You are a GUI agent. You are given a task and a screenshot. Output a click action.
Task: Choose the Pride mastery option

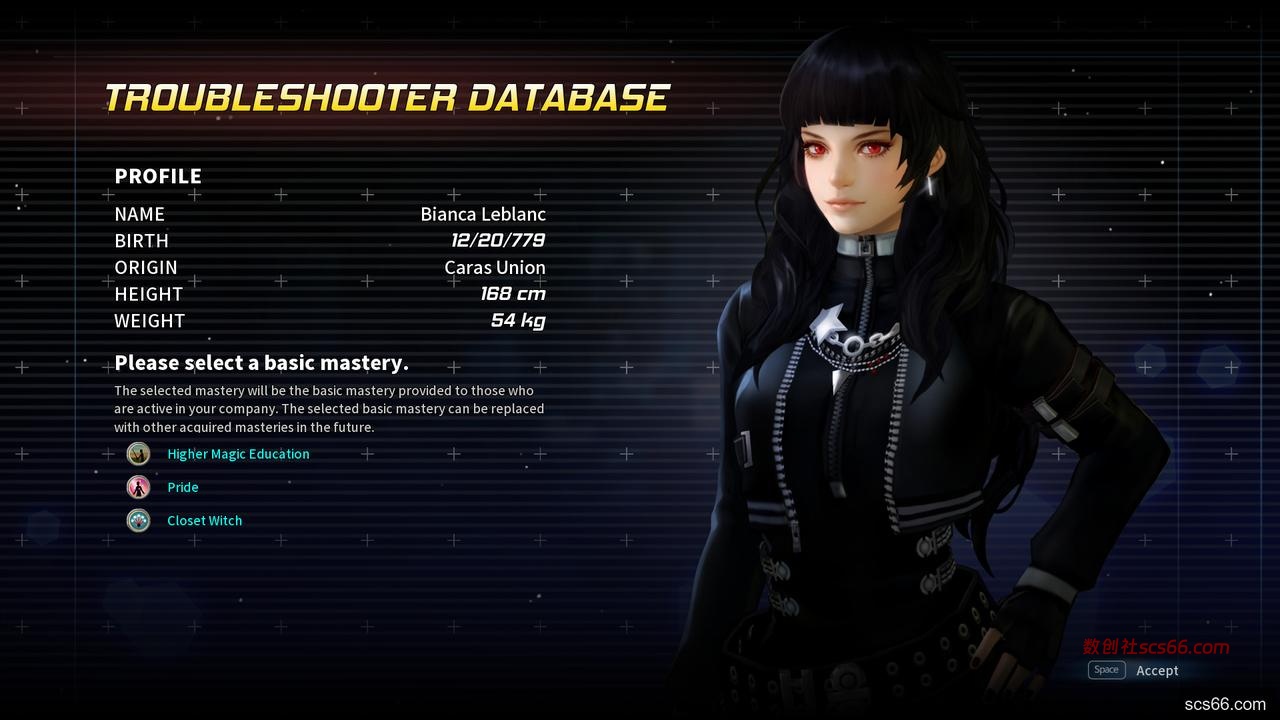tap(183, 487)
